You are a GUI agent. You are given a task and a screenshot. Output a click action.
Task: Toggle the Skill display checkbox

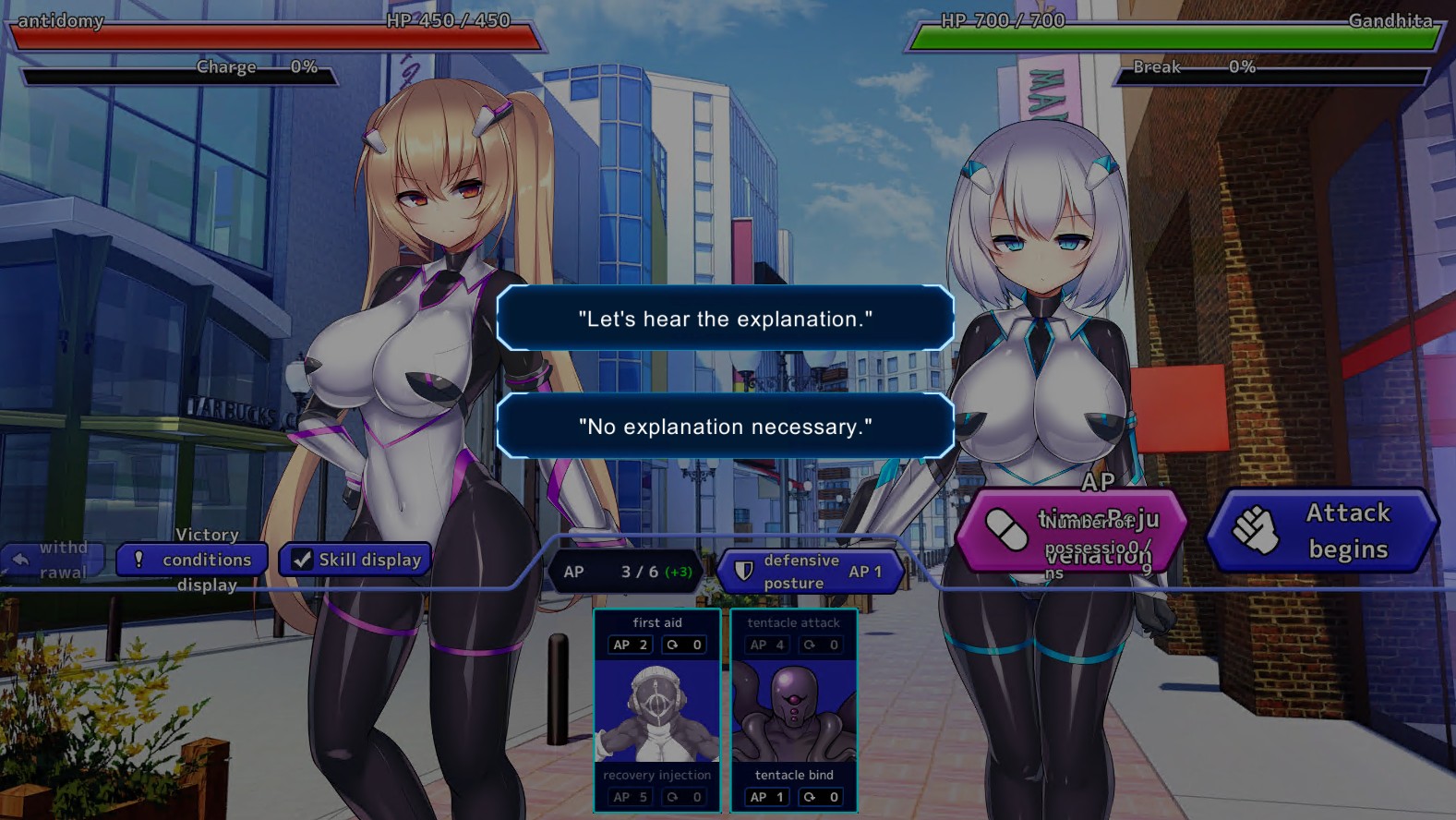tap(303, 559)
